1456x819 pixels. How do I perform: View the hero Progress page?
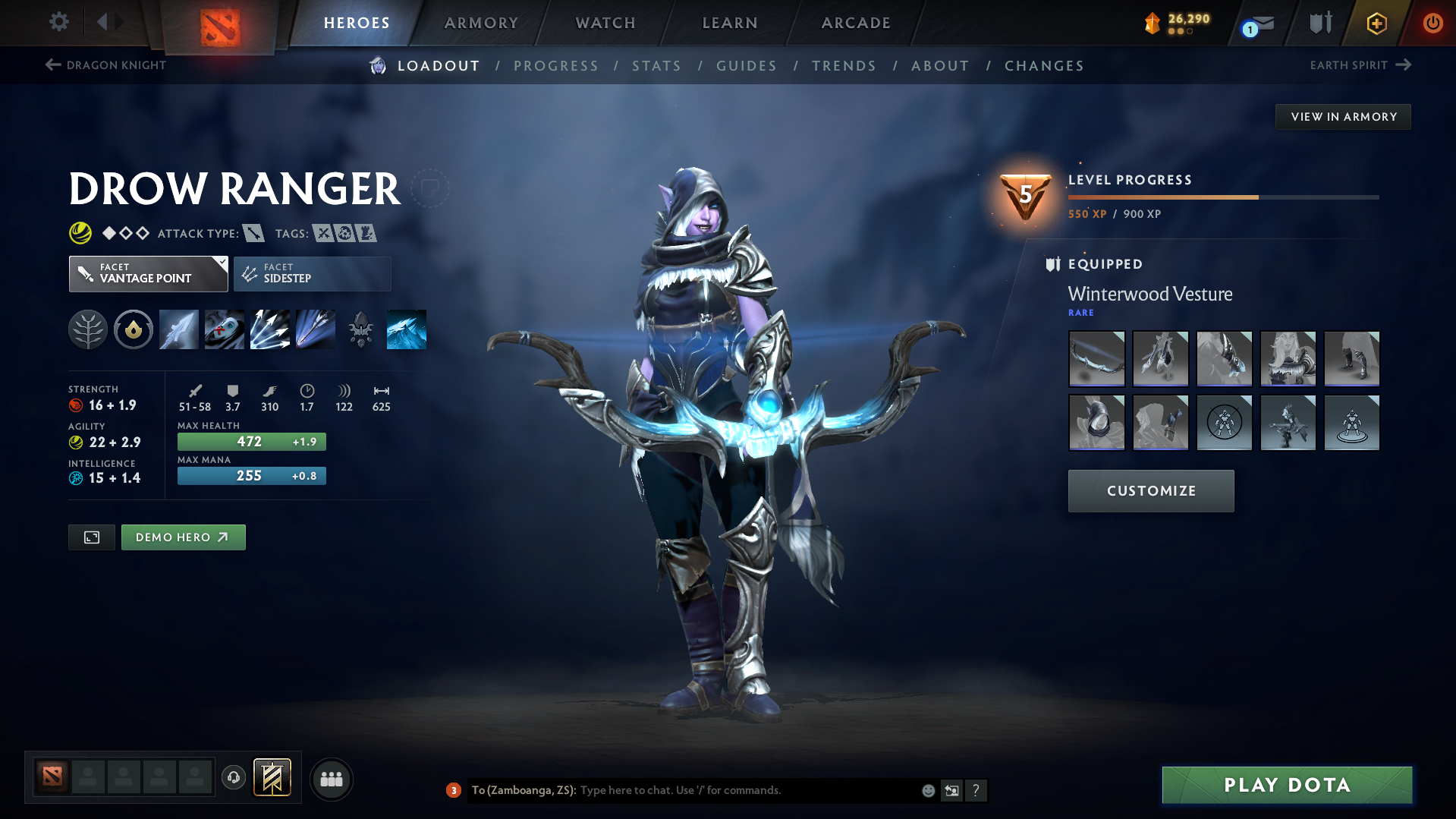[556, 66]
